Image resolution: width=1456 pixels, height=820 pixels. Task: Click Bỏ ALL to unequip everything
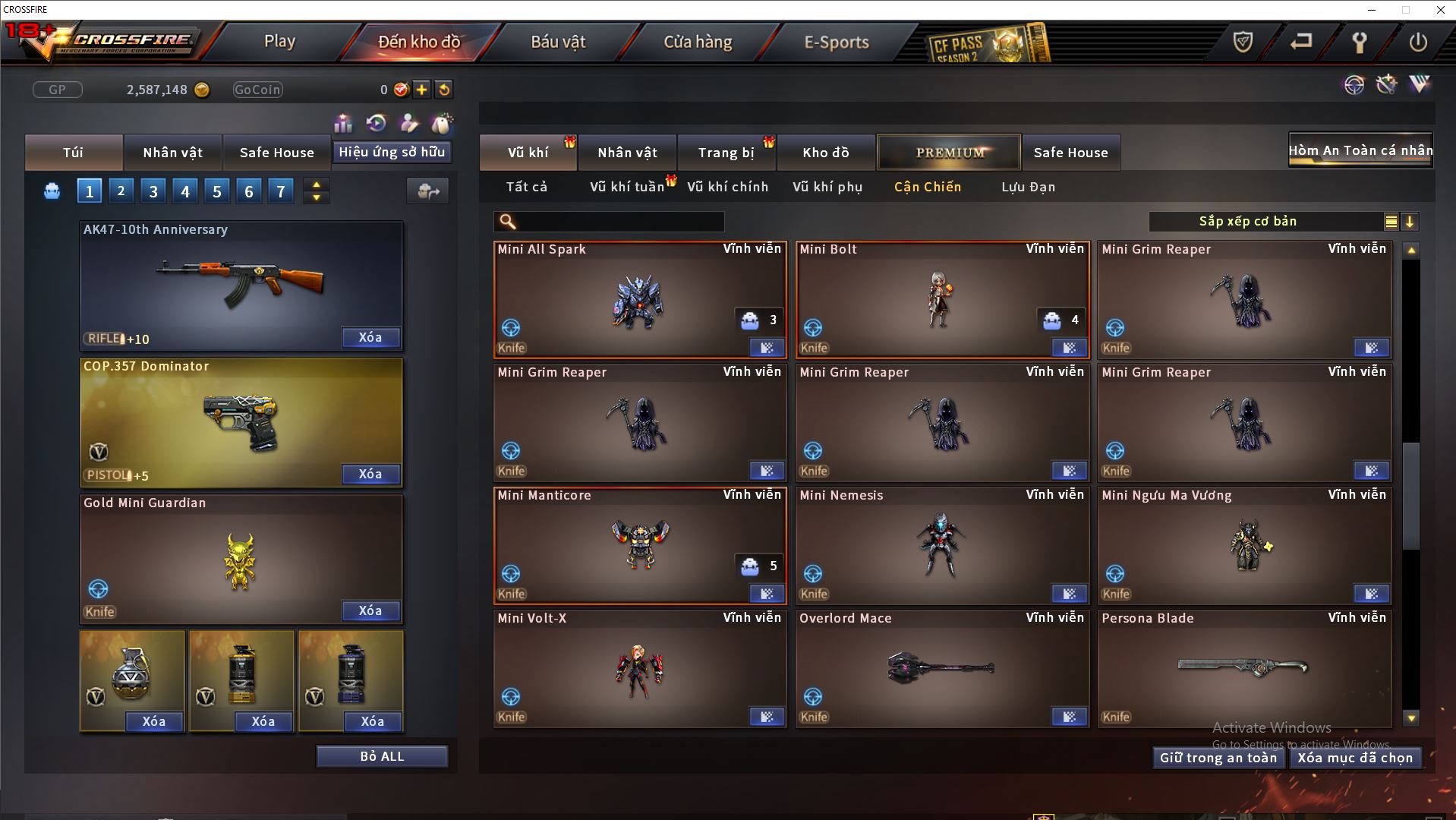[x=382, y=756]
